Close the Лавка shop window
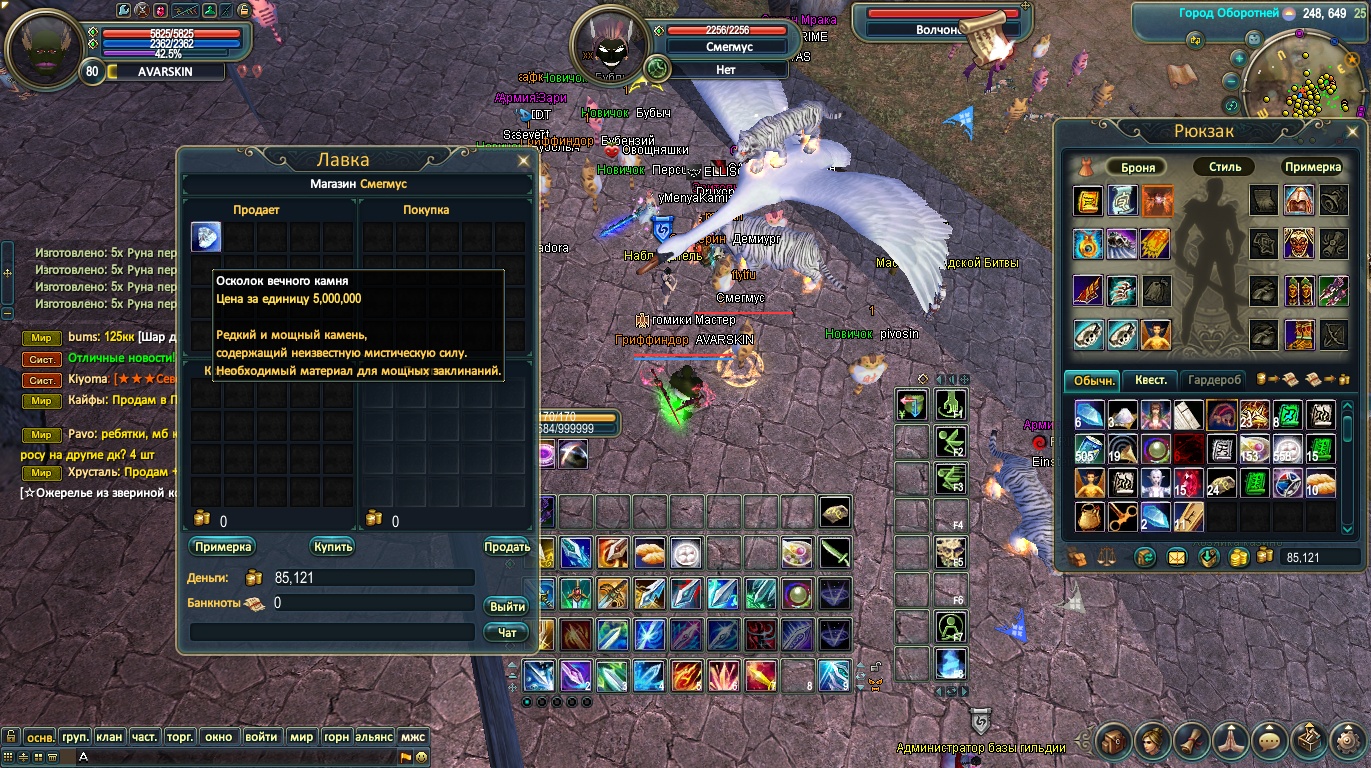1371x768 pixels. click(523, 160)
